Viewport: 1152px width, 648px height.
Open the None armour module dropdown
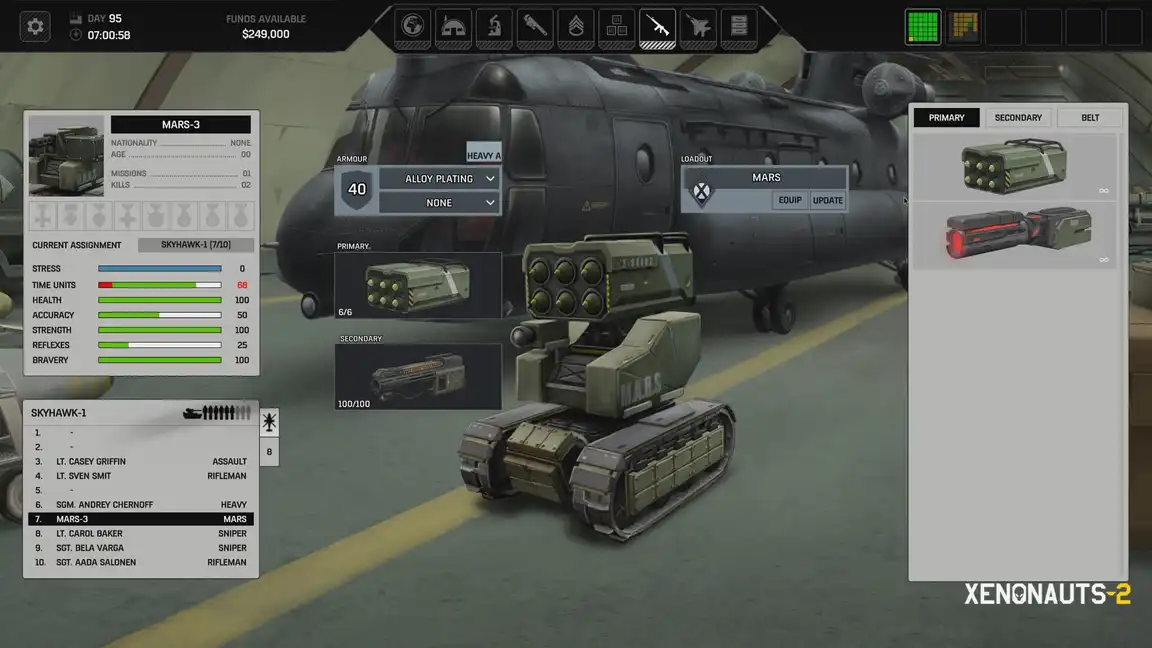point(439,203)
